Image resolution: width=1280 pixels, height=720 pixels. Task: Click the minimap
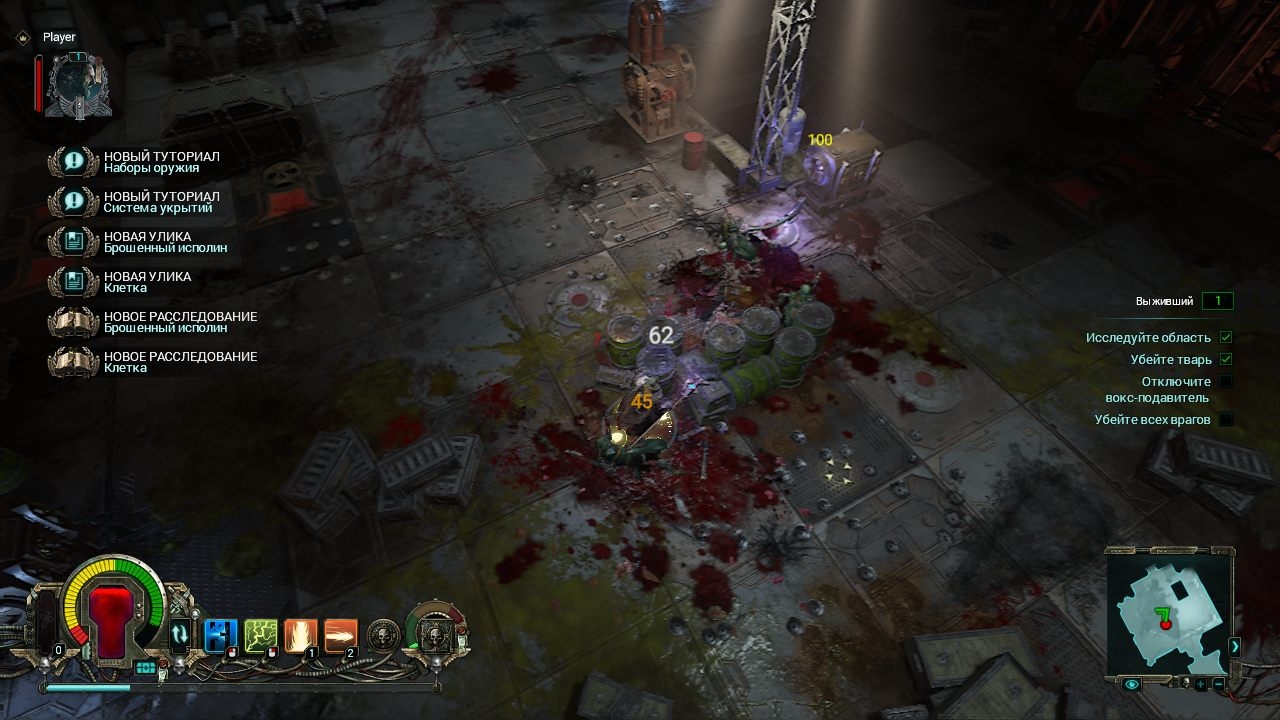point(1166,611)
